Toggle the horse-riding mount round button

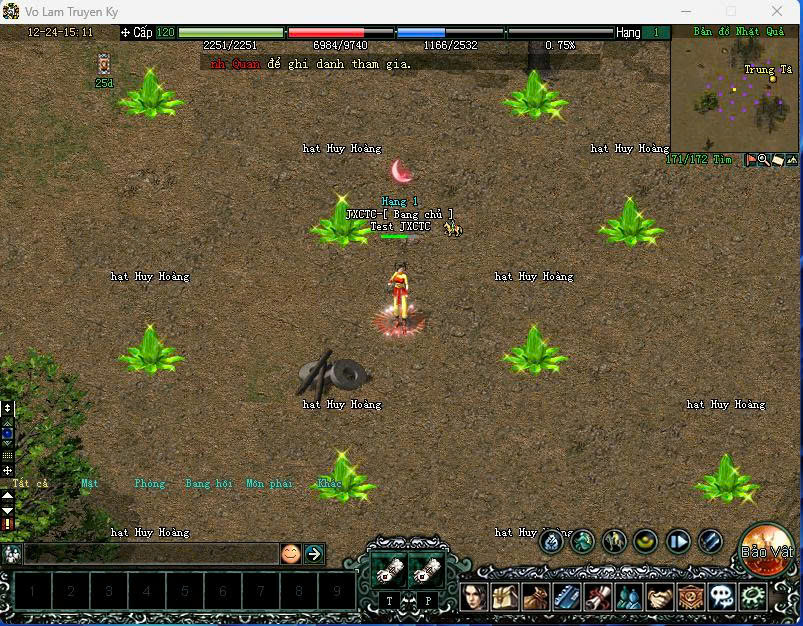click(614, 542)
